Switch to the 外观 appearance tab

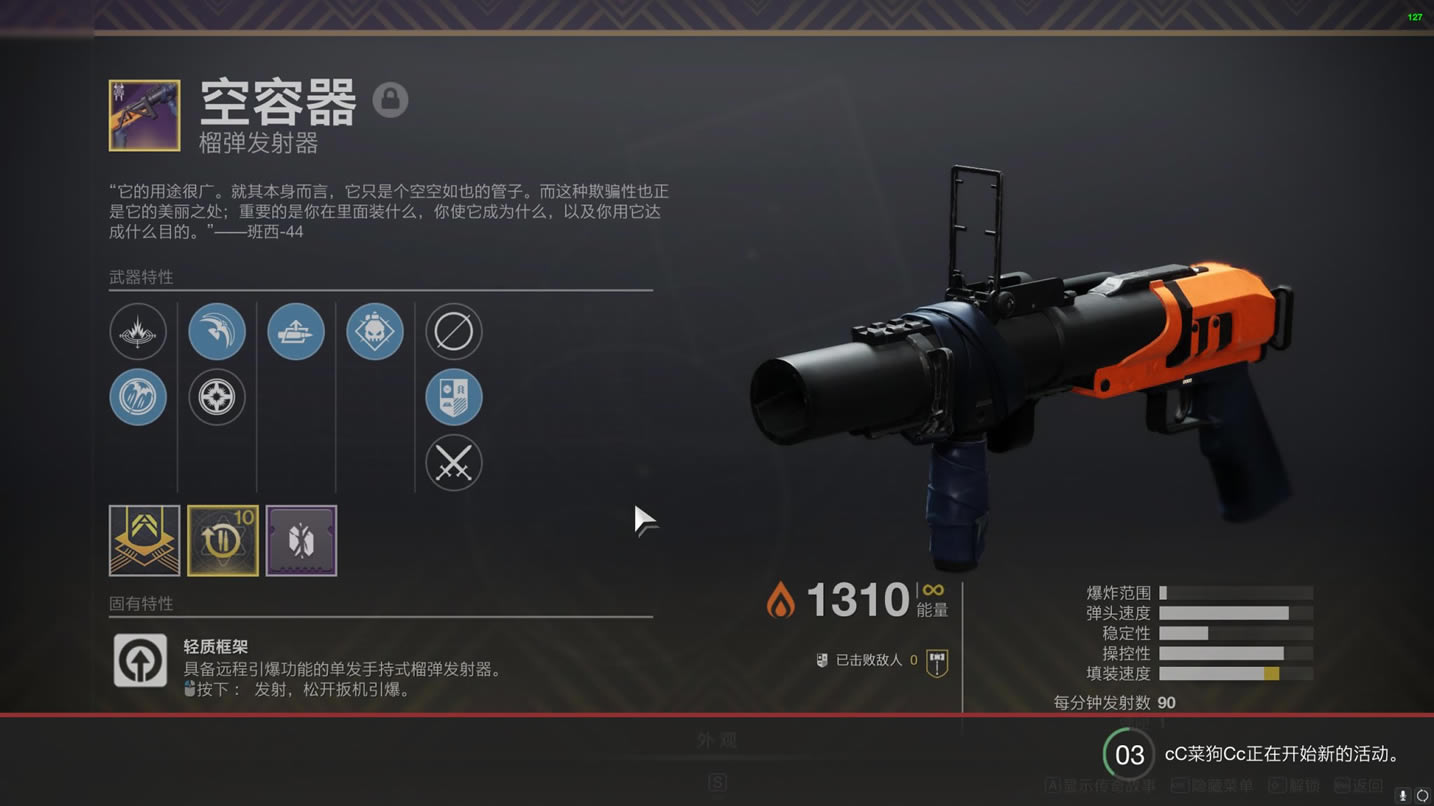point(717,740)
